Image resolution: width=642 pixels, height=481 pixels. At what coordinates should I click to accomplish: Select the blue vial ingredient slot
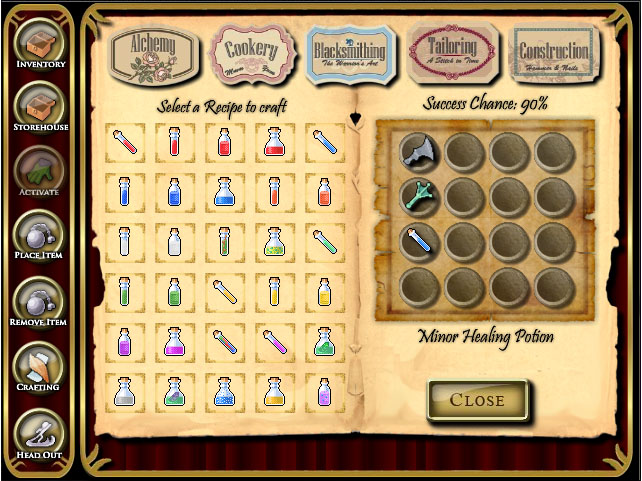[416, 242]
